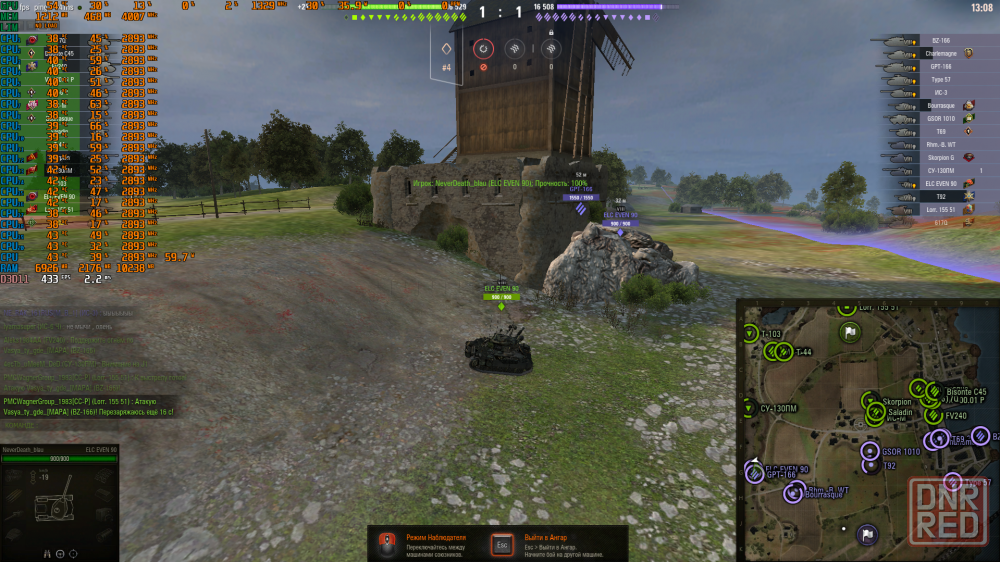Click the DNR RED watermark logo
The height and width of the screenshot is (562, 1000).
click(x=948, y=509)
